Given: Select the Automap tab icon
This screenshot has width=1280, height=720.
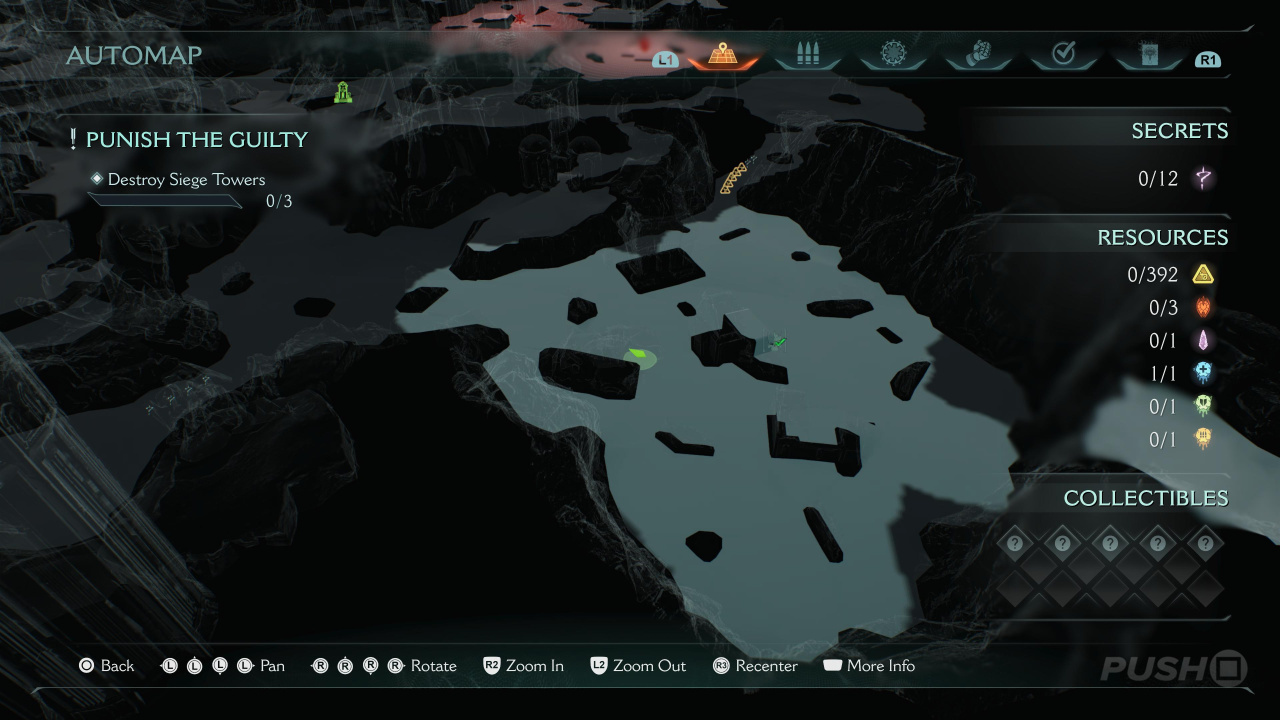Looking at the screenshot, I should 722,55.
